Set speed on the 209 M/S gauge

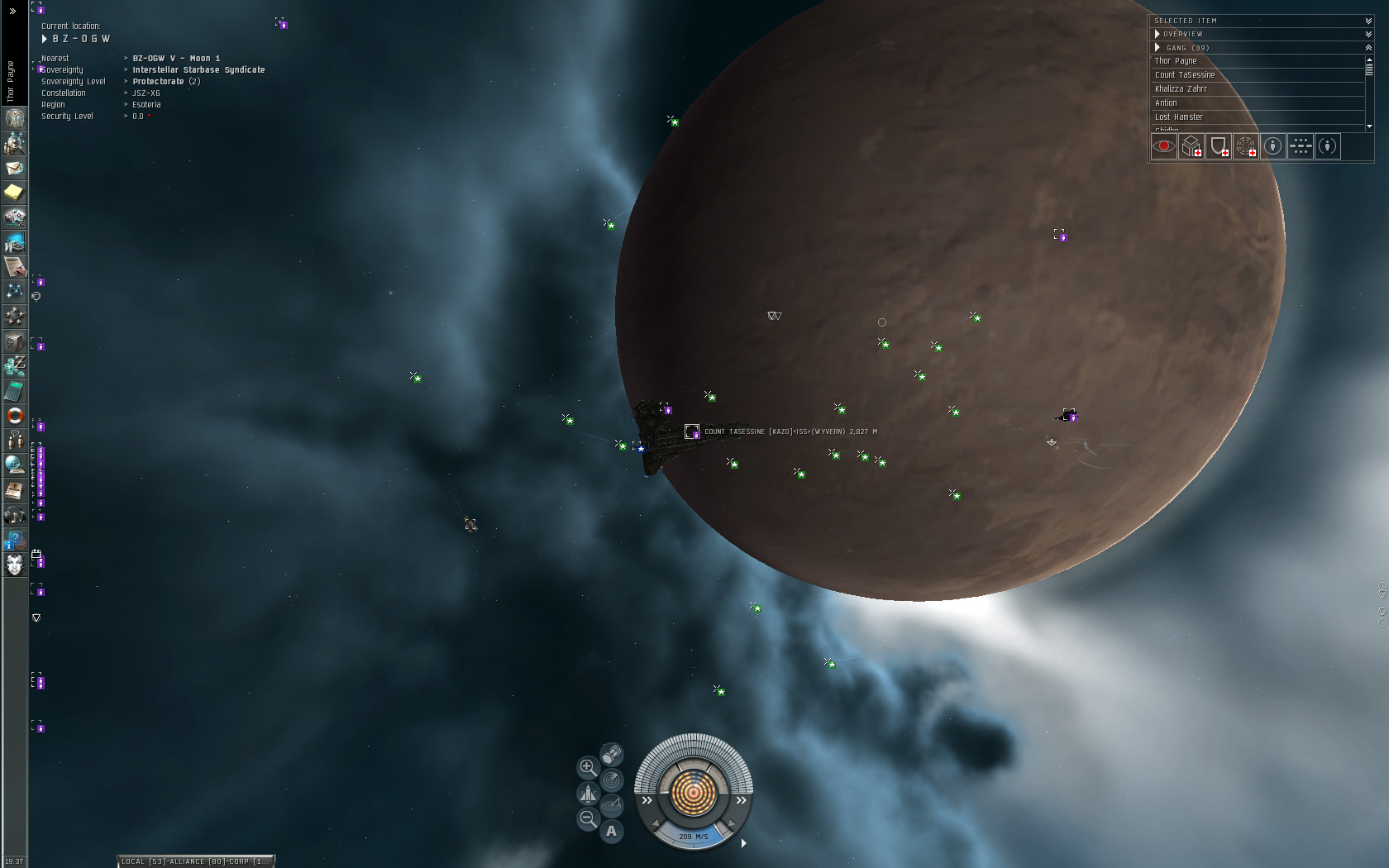click(x=693, y=837)
